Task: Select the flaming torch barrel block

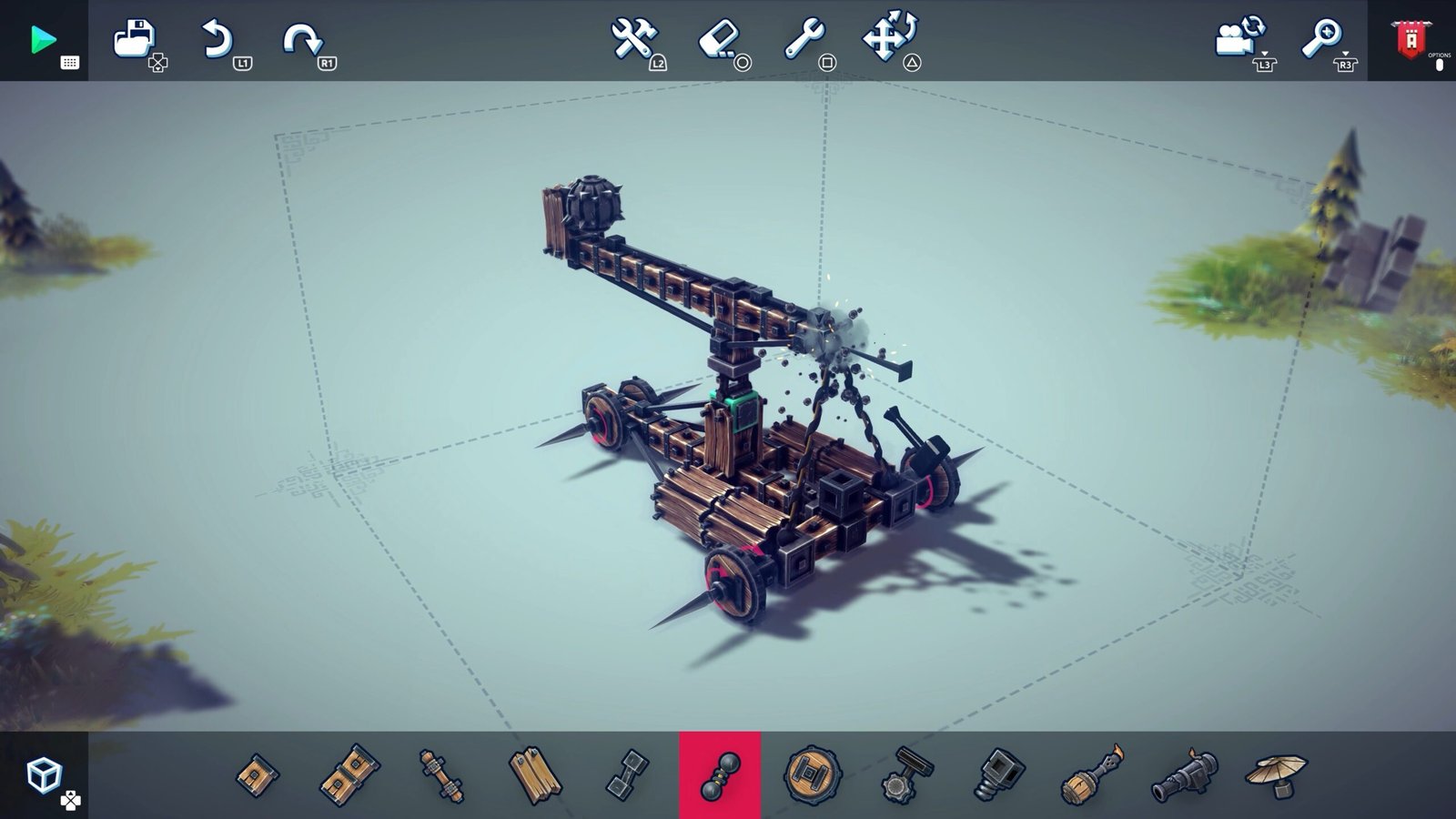Action: pos(1092,775)
